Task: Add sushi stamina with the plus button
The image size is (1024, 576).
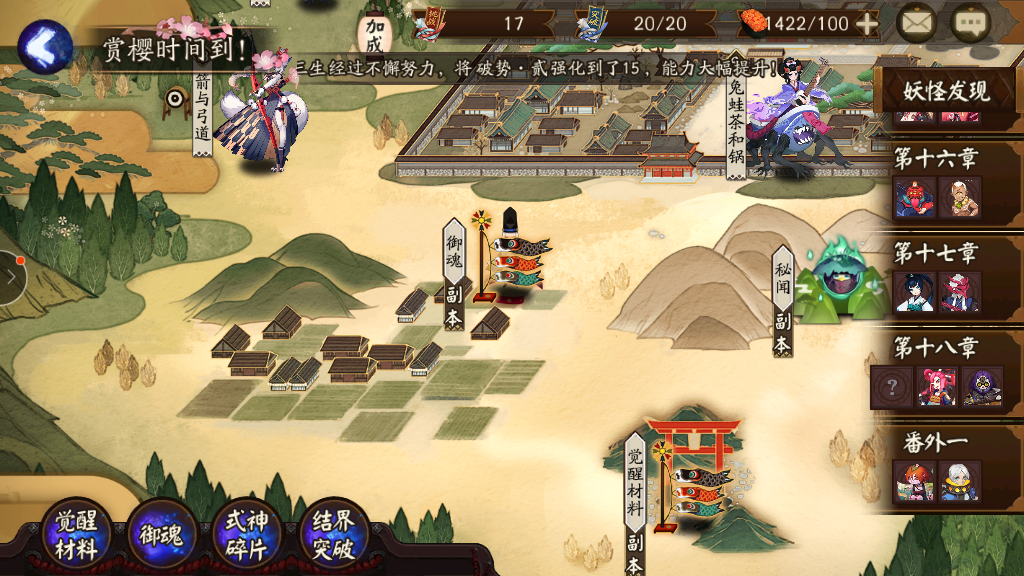Action: click(x=867, y=24)
